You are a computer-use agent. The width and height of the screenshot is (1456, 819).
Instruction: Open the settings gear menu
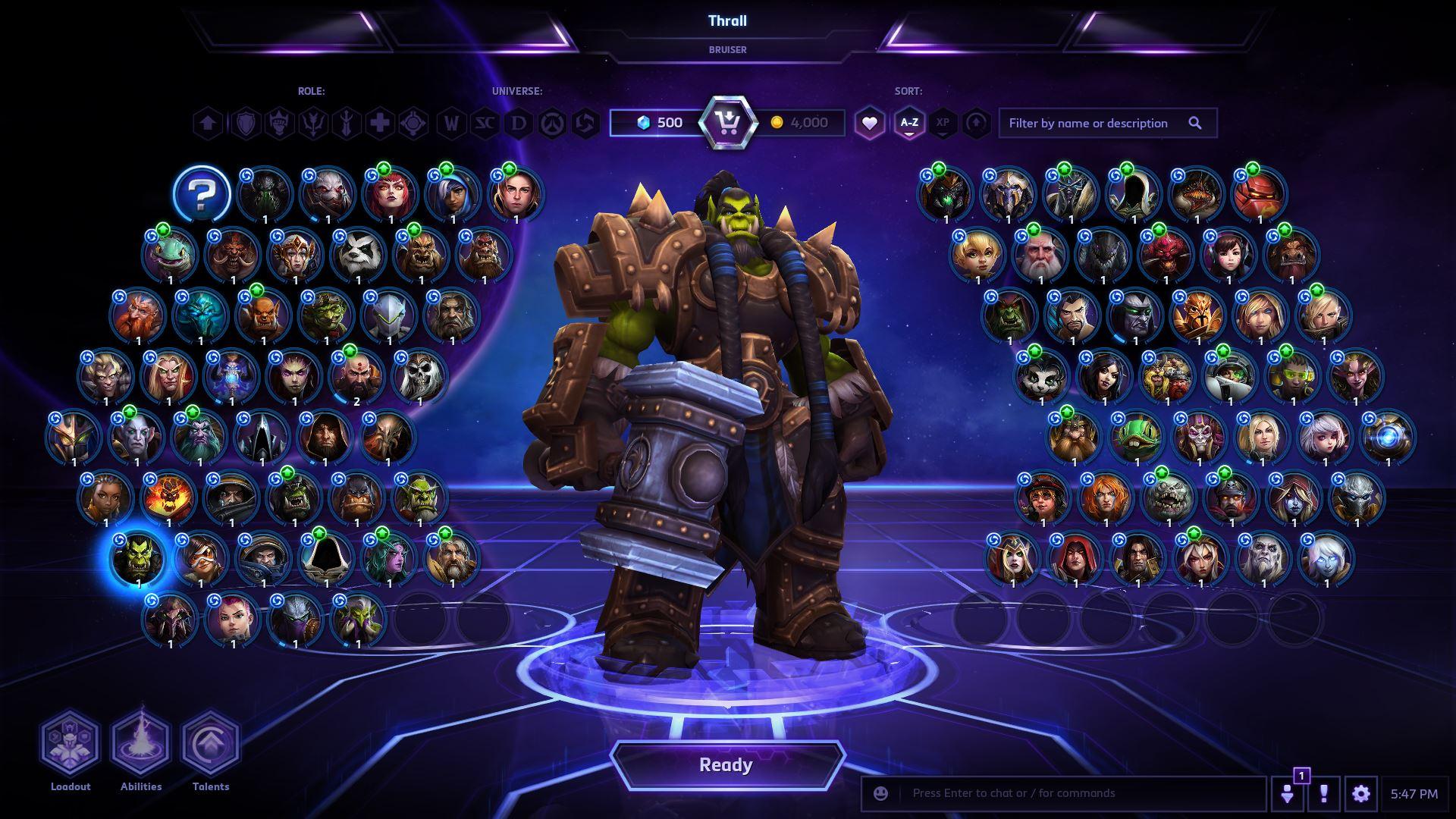coord(1360,794)
